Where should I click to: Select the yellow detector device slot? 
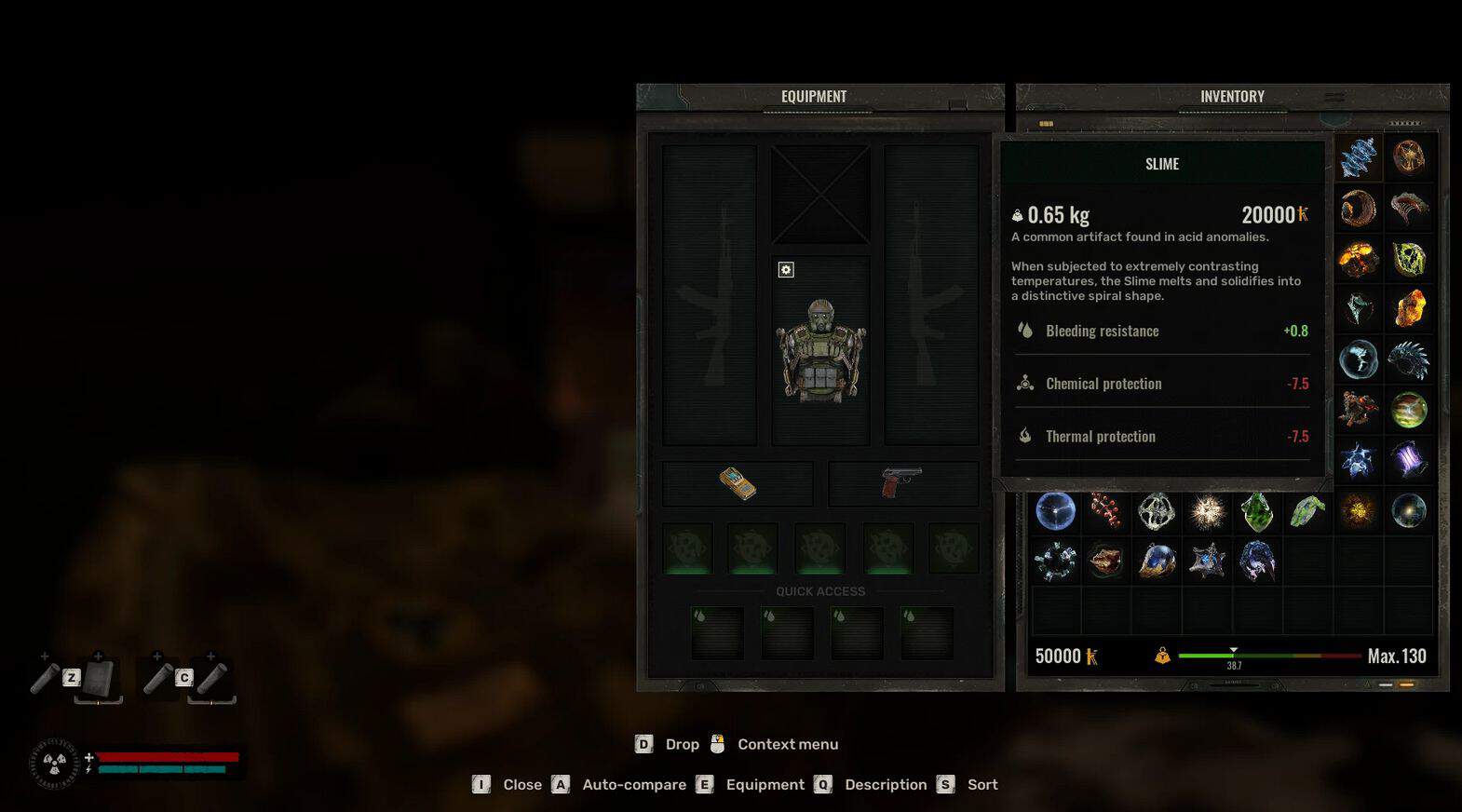tap(738, 483)
